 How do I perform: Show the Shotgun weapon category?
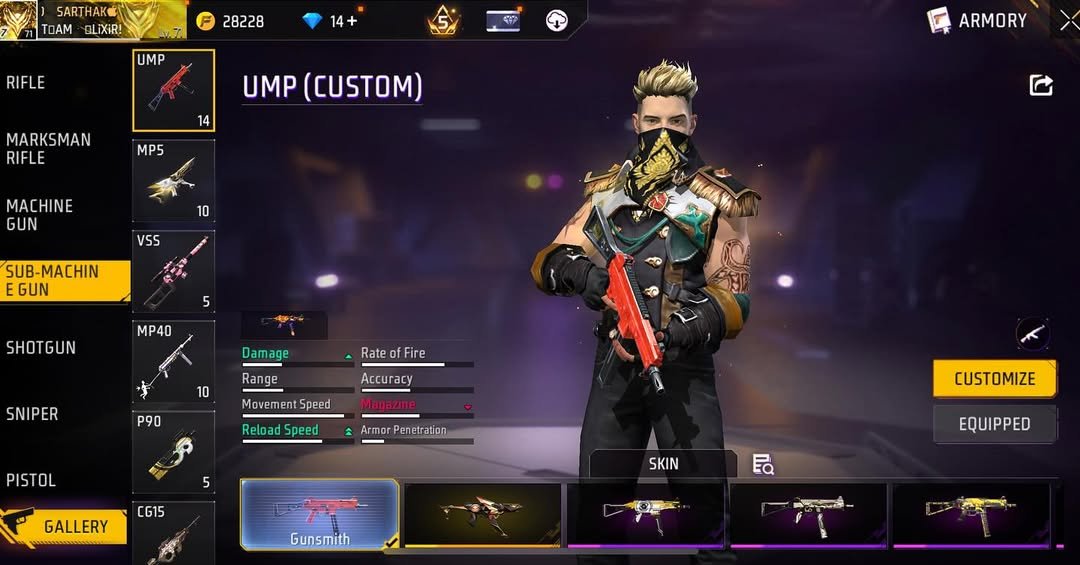(41, 348)
